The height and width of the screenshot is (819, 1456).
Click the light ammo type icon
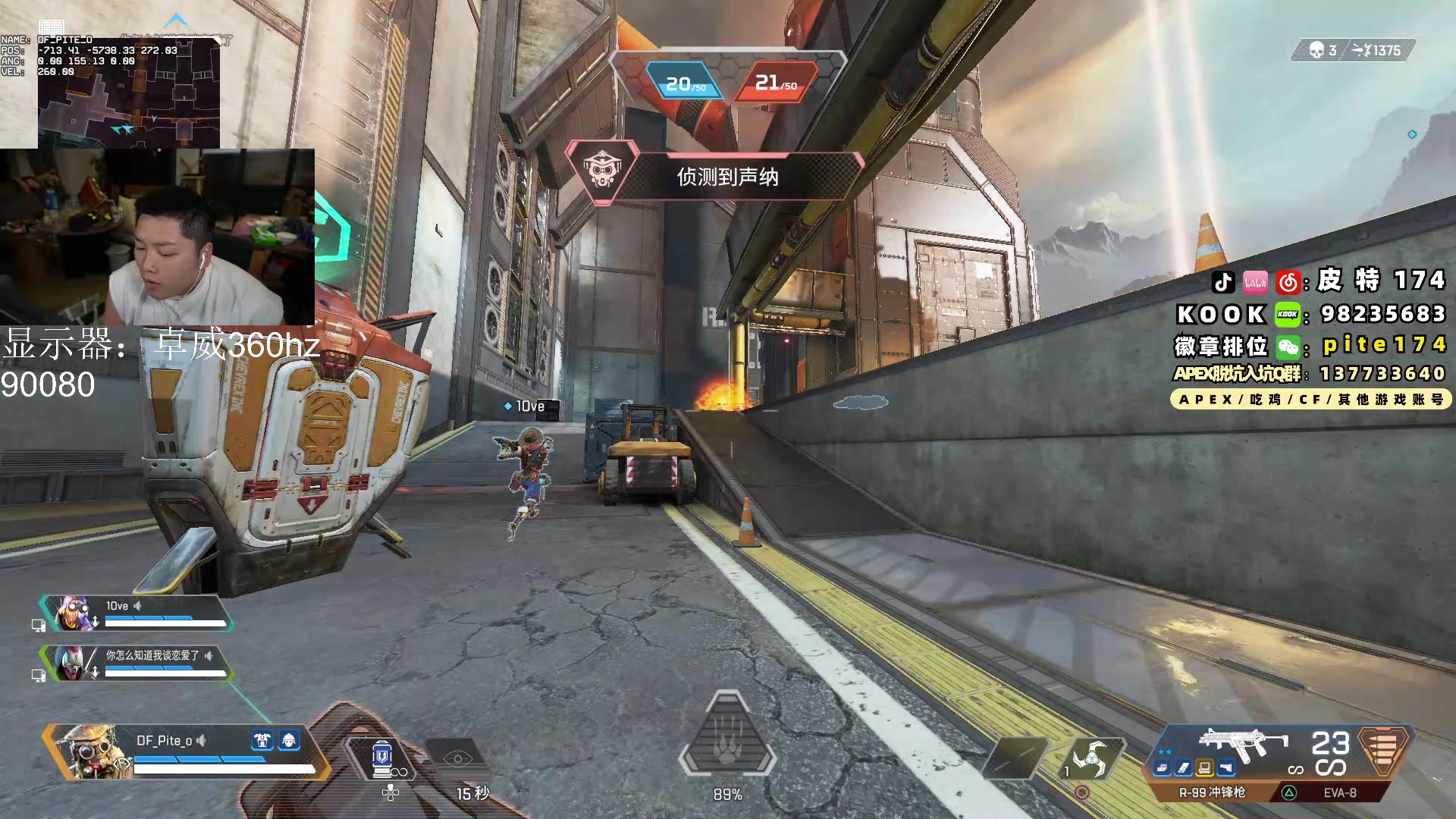point(1385,751)
